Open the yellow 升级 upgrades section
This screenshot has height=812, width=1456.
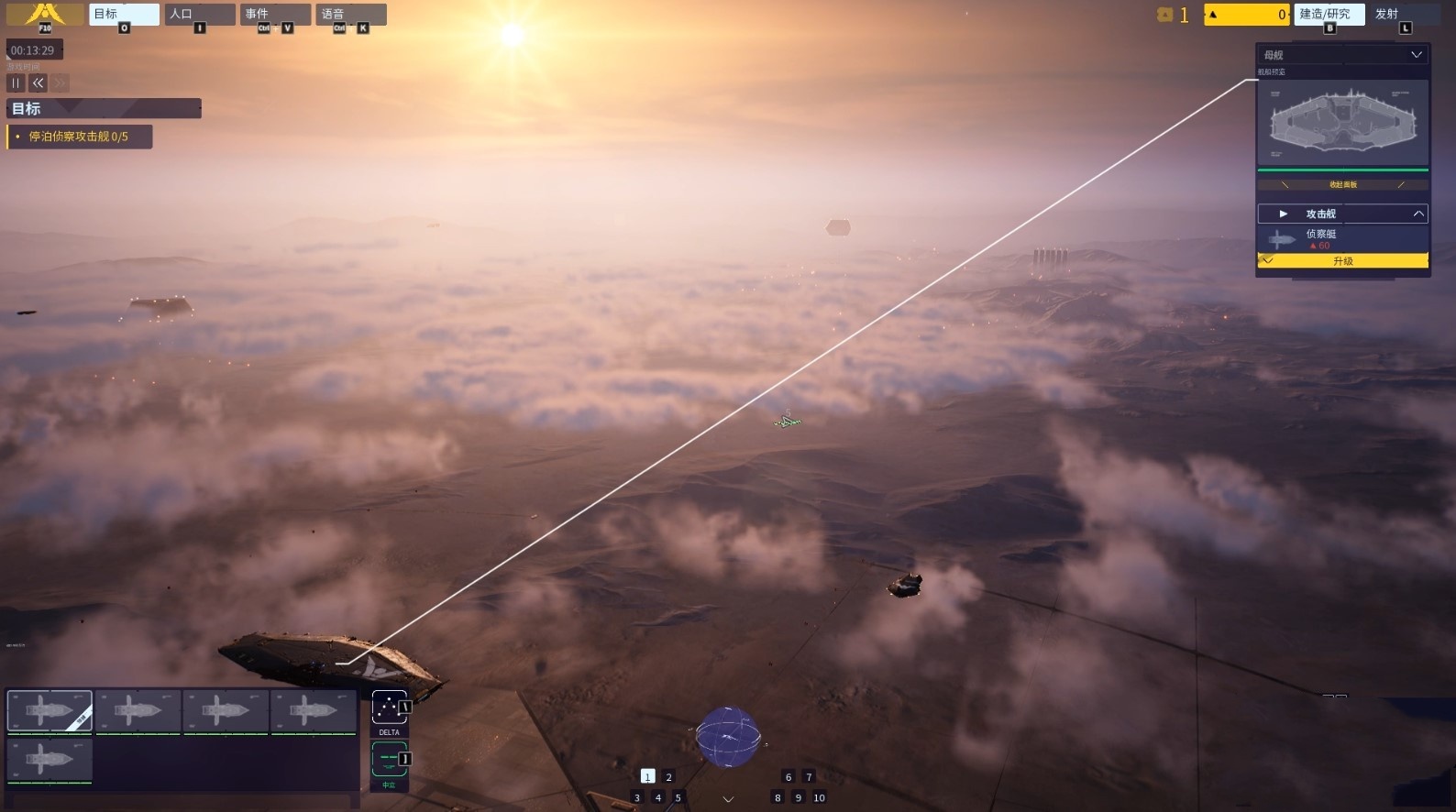(x=1342, y=261)
